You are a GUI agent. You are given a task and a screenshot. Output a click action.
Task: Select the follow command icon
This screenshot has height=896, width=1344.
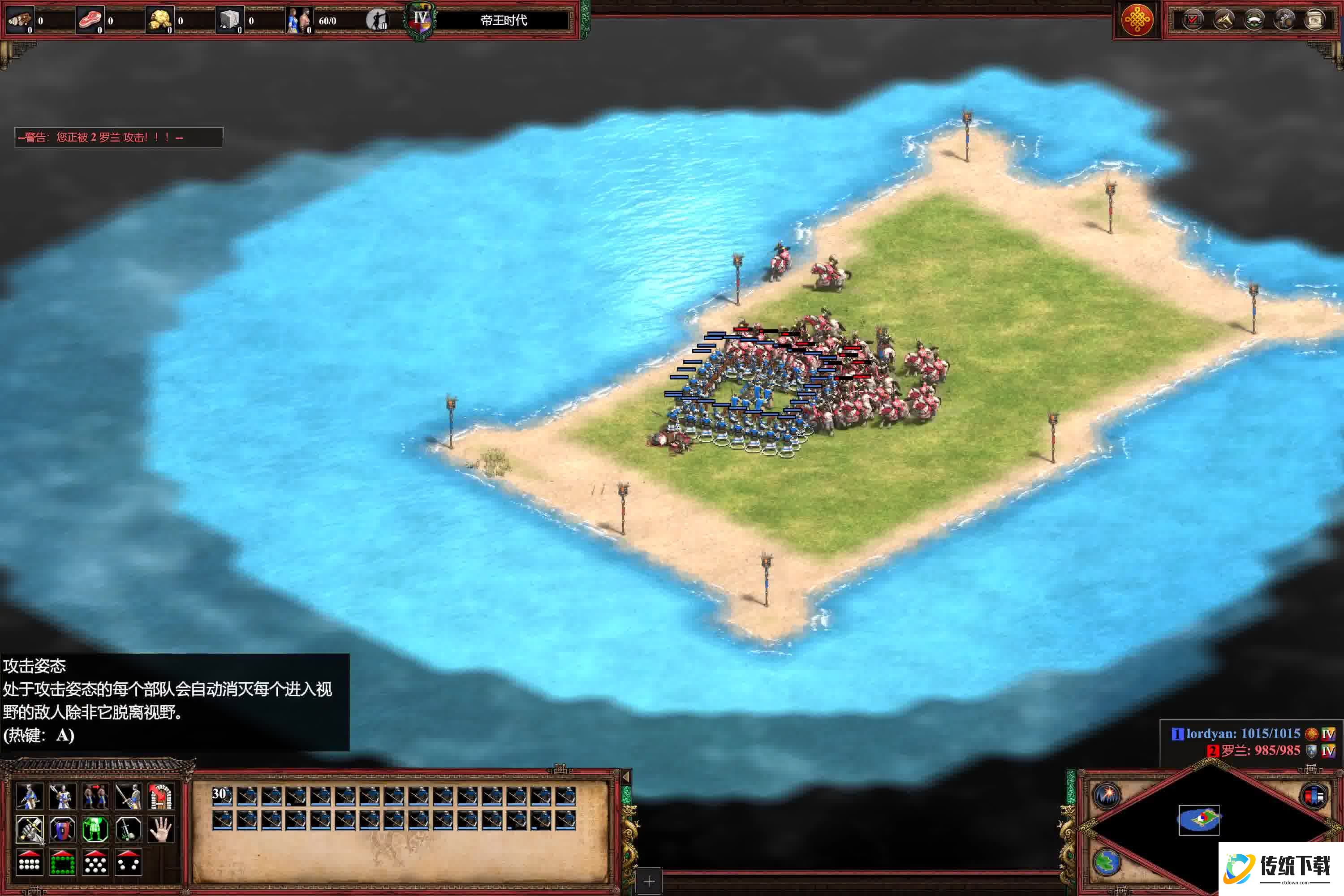coord(95,797)
